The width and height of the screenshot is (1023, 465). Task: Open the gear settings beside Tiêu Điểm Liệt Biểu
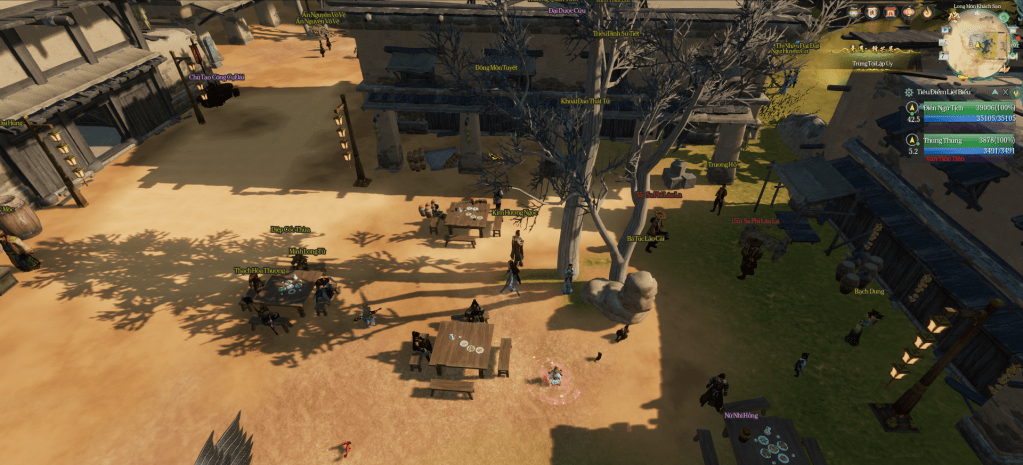909,92
